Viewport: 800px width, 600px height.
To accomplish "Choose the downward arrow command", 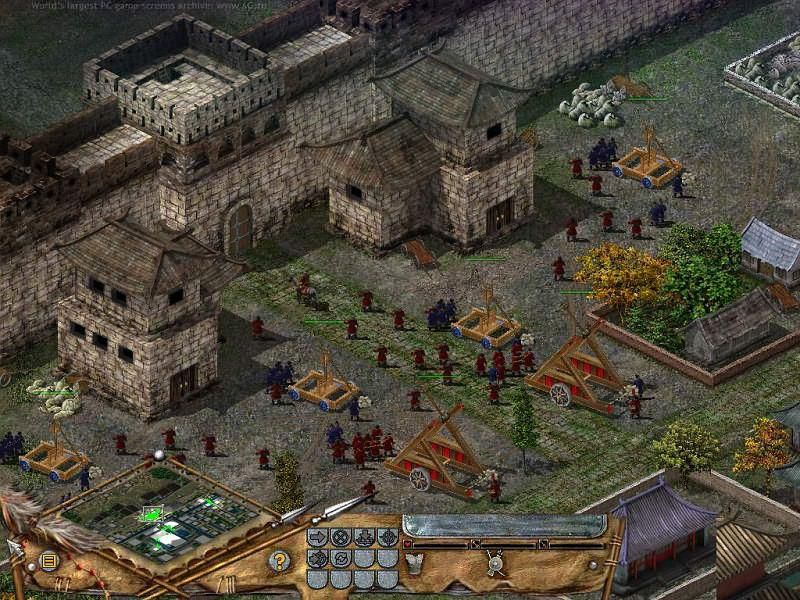I will coord(364,537).
